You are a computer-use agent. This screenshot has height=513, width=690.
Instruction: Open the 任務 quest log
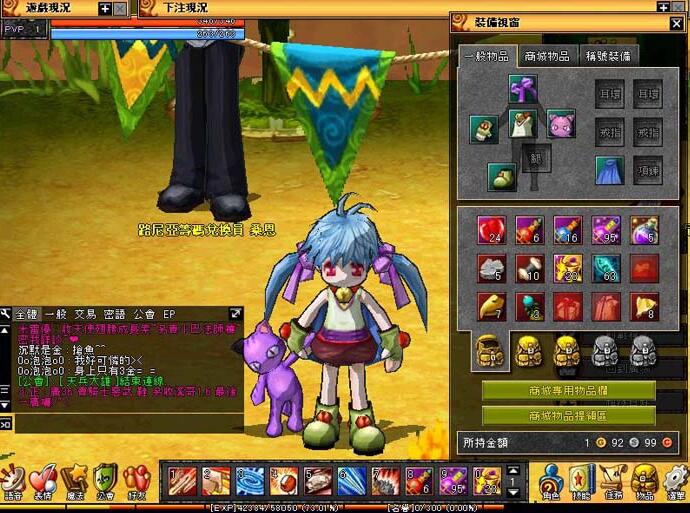click(x=613, y=481)
